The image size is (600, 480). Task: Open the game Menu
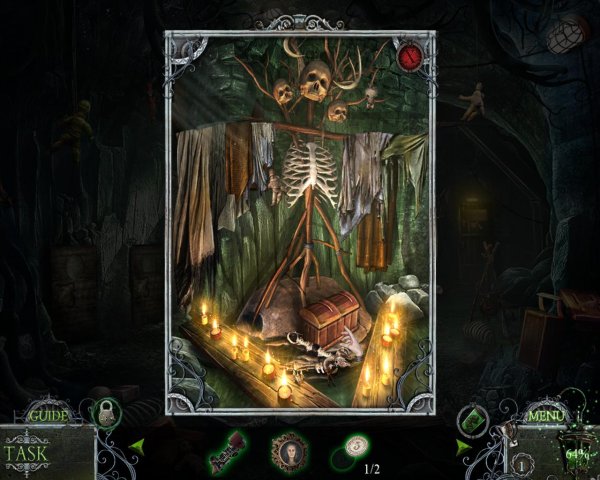[x=547, y=415]
